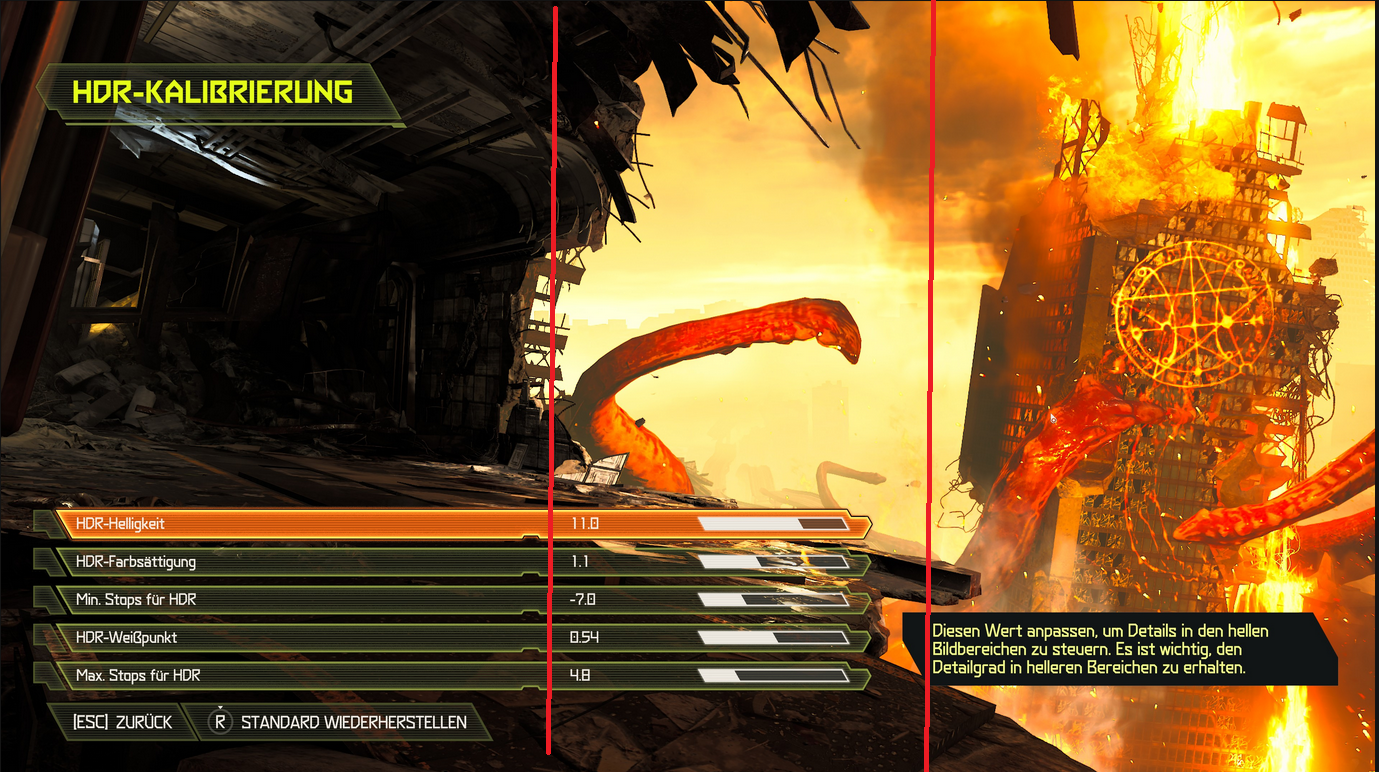This screenshot has width=1379, height=772.
Task: Select the Min. Stops für HDR row
Action: coord(200,599)
